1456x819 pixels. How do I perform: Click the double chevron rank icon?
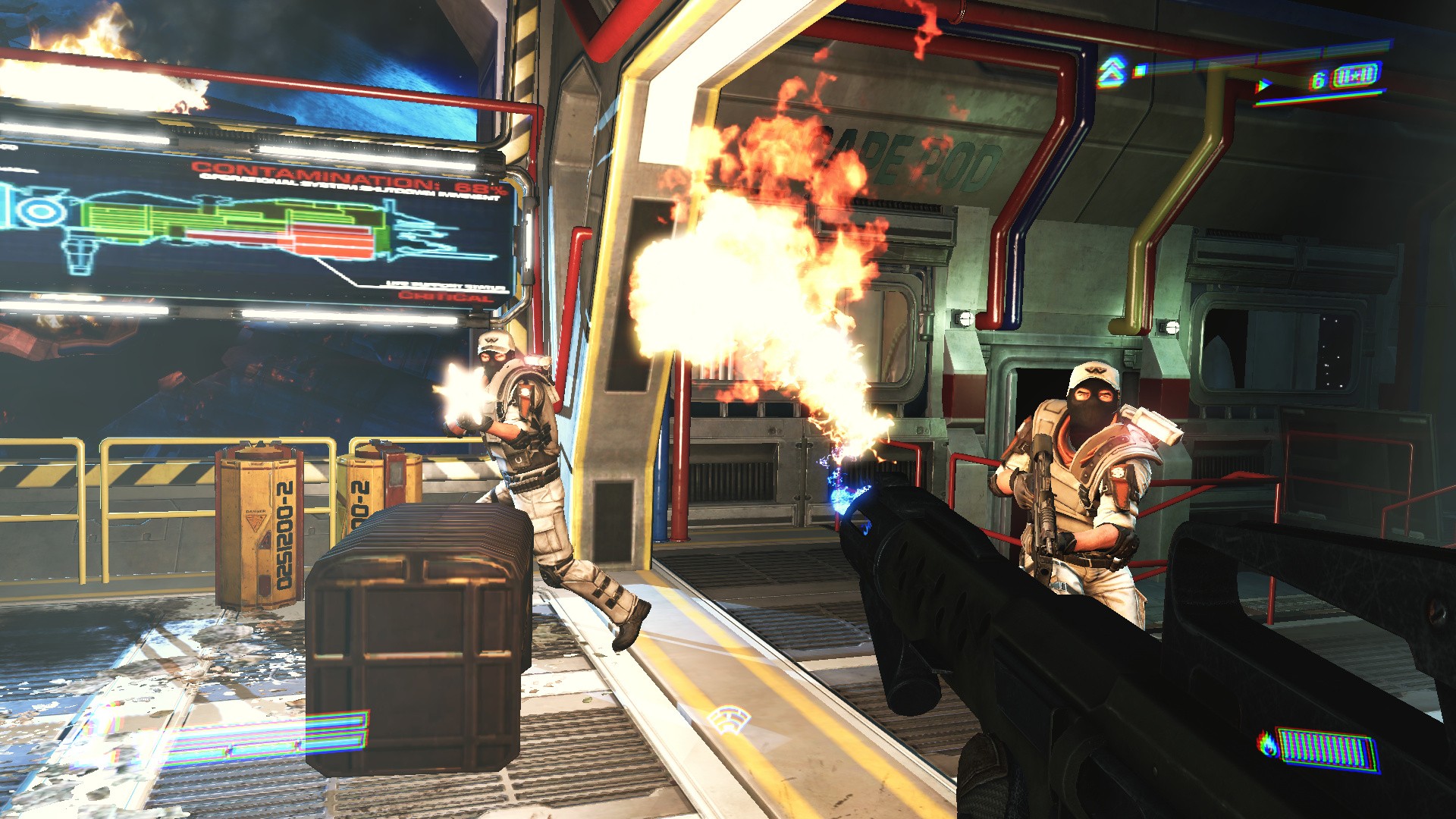(x=1110, y=72)
